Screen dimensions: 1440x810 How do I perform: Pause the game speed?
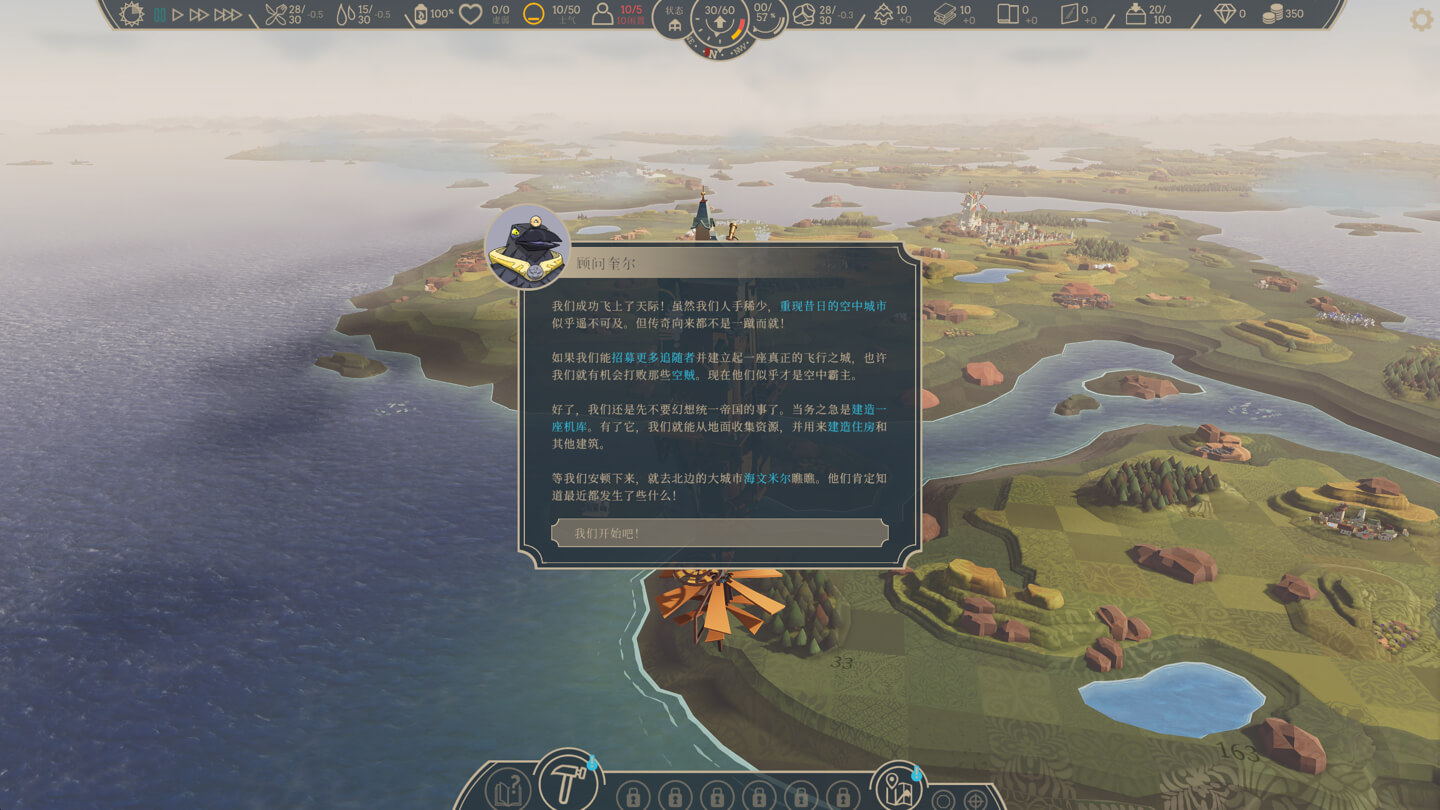(159, 15)
